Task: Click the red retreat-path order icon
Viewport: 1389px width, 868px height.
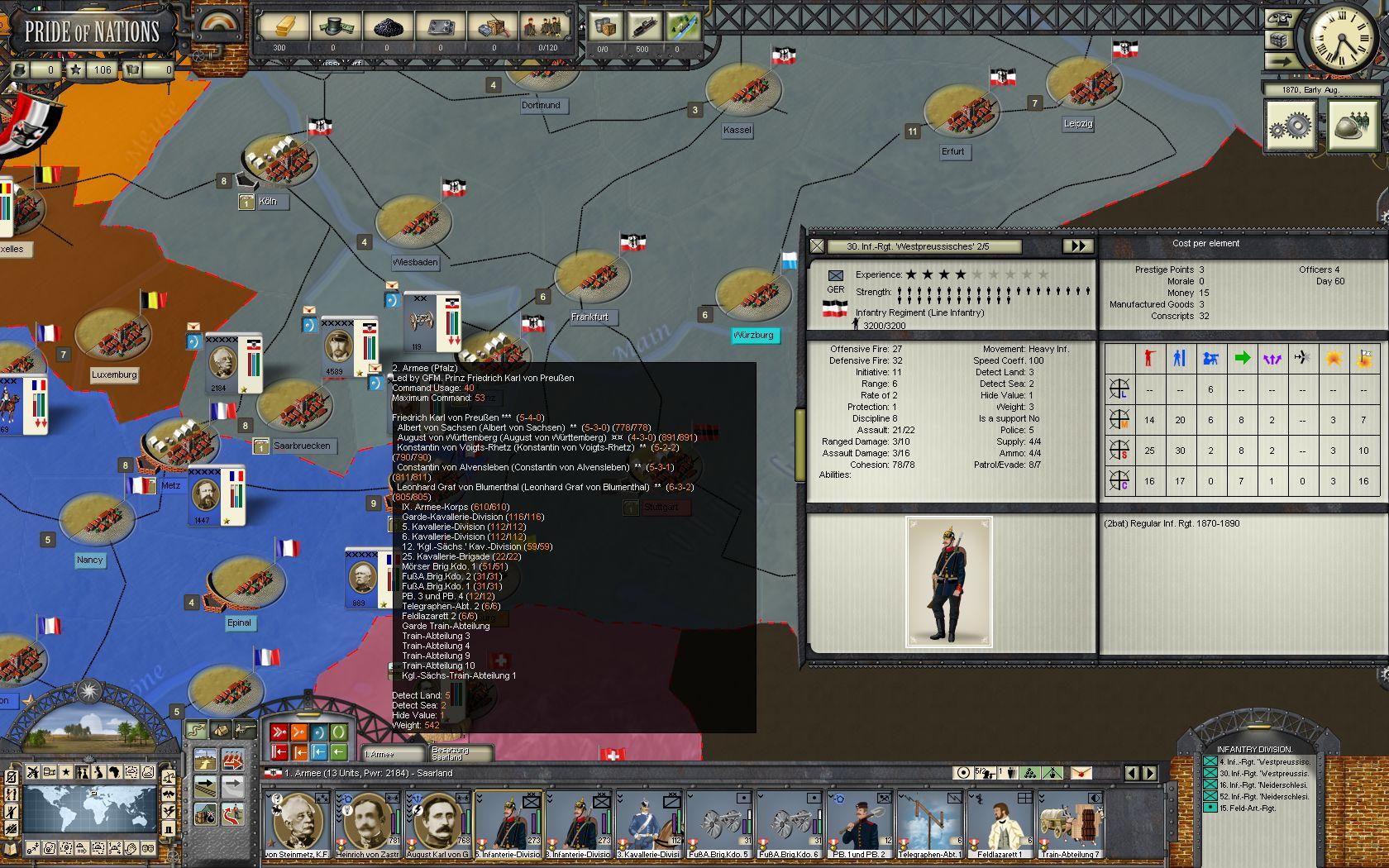Action: click(232, 816)
